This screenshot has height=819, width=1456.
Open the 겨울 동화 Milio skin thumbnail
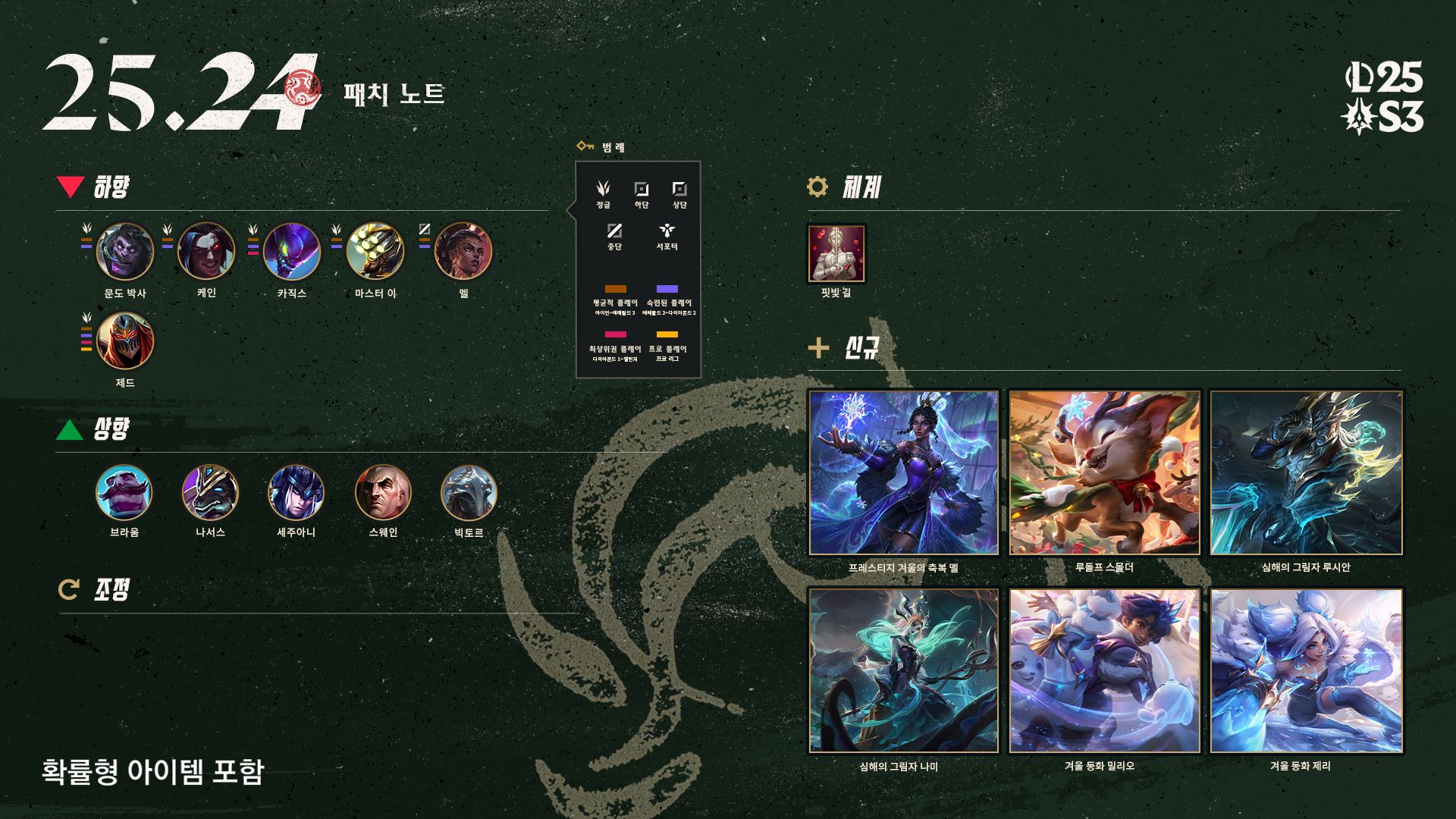click(x=1104, y=671)
